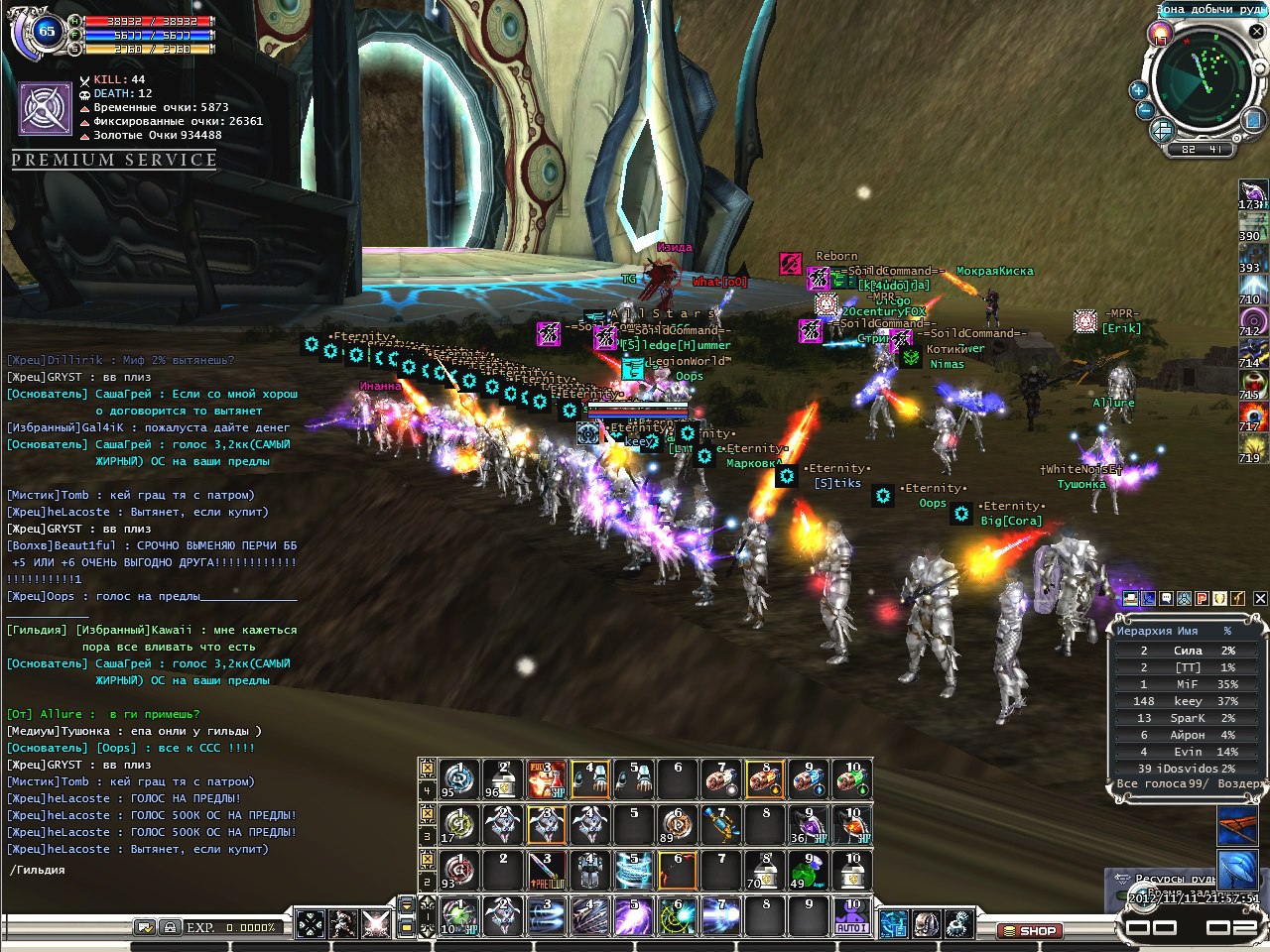This screenshot has height=952, width=1270.
Task: Select the keey row in hierarchy list
Action: [x=1187, y=701]
